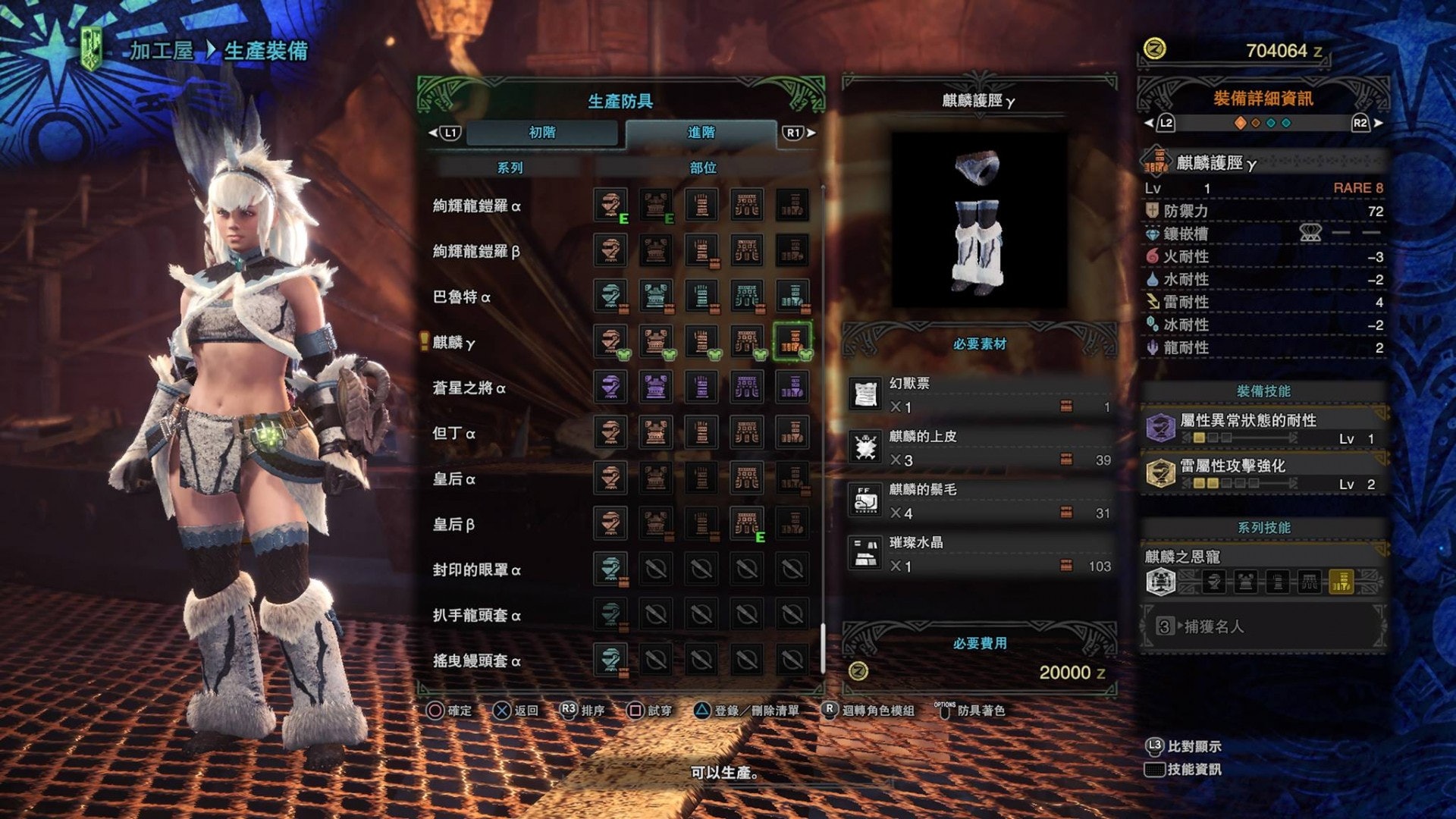Choose the 絢輝龍鎧羅 α armor series row
Image resolution: width=1456 pixels, height=819 pixels.
[476, 206]
